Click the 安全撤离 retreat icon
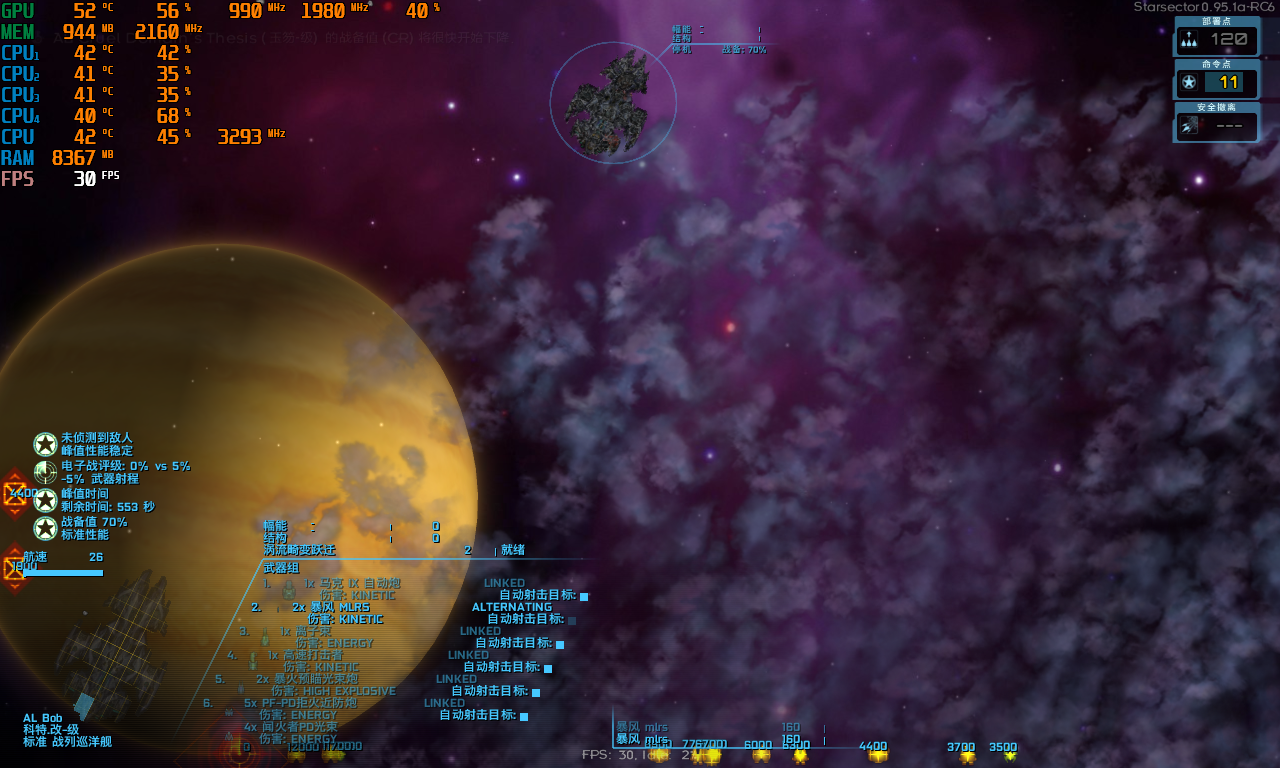This screenshot has width=1280, height=768. click(x=1189, y=125)
